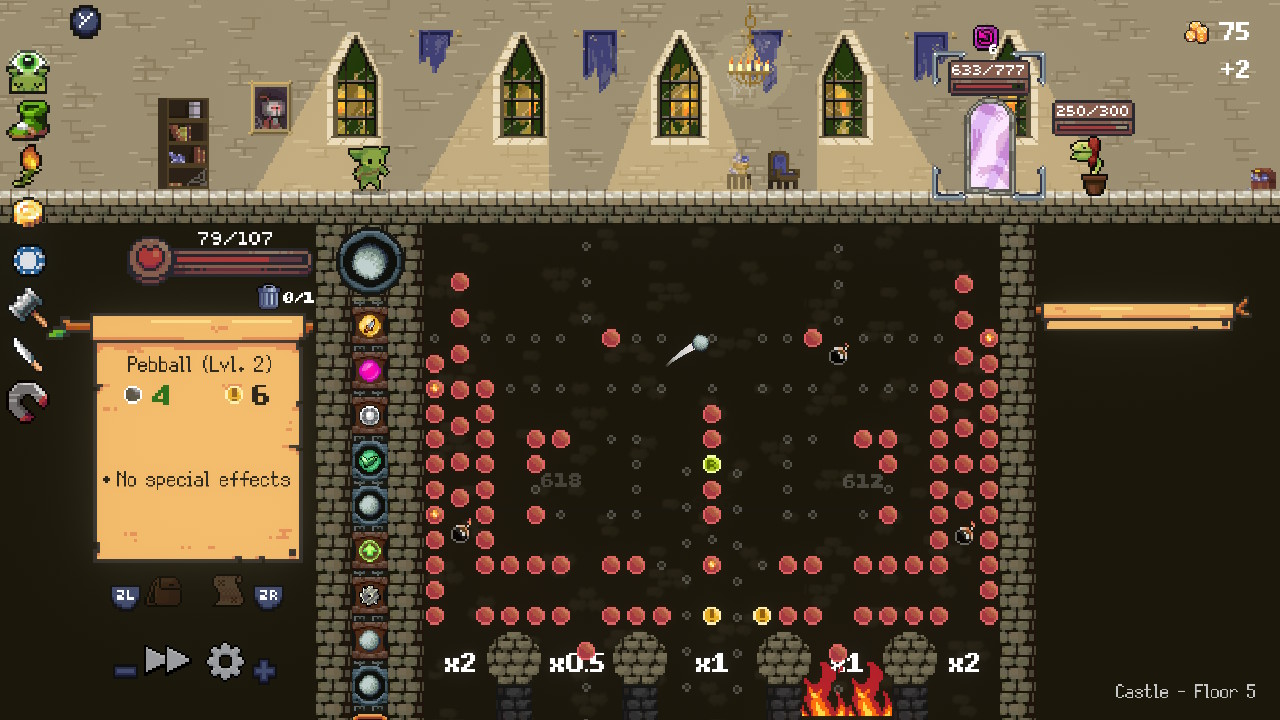
Task: Open the map scroll icon
Action: point(229,592)
